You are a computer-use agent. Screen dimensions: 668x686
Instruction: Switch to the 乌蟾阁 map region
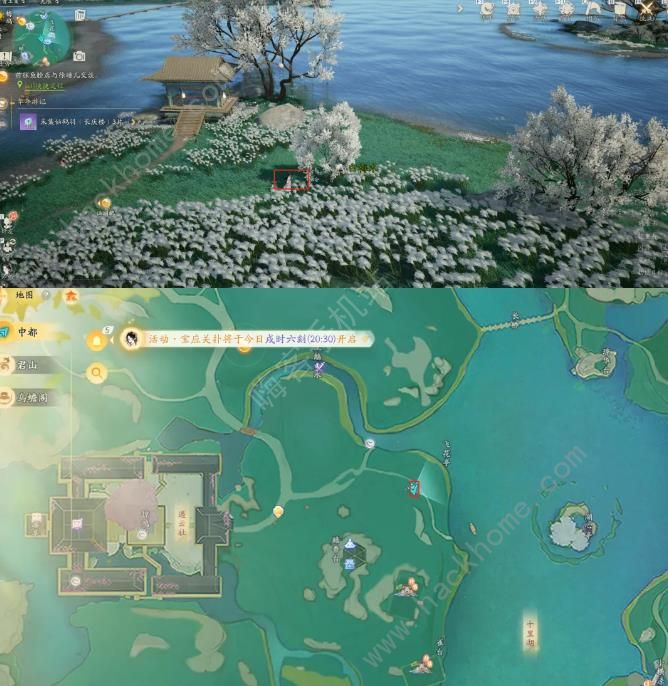30,397
